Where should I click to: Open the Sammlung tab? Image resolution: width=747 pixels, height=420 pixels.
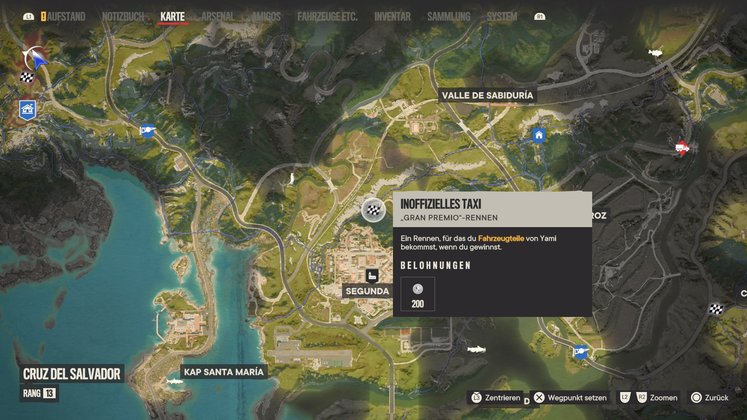446,16
